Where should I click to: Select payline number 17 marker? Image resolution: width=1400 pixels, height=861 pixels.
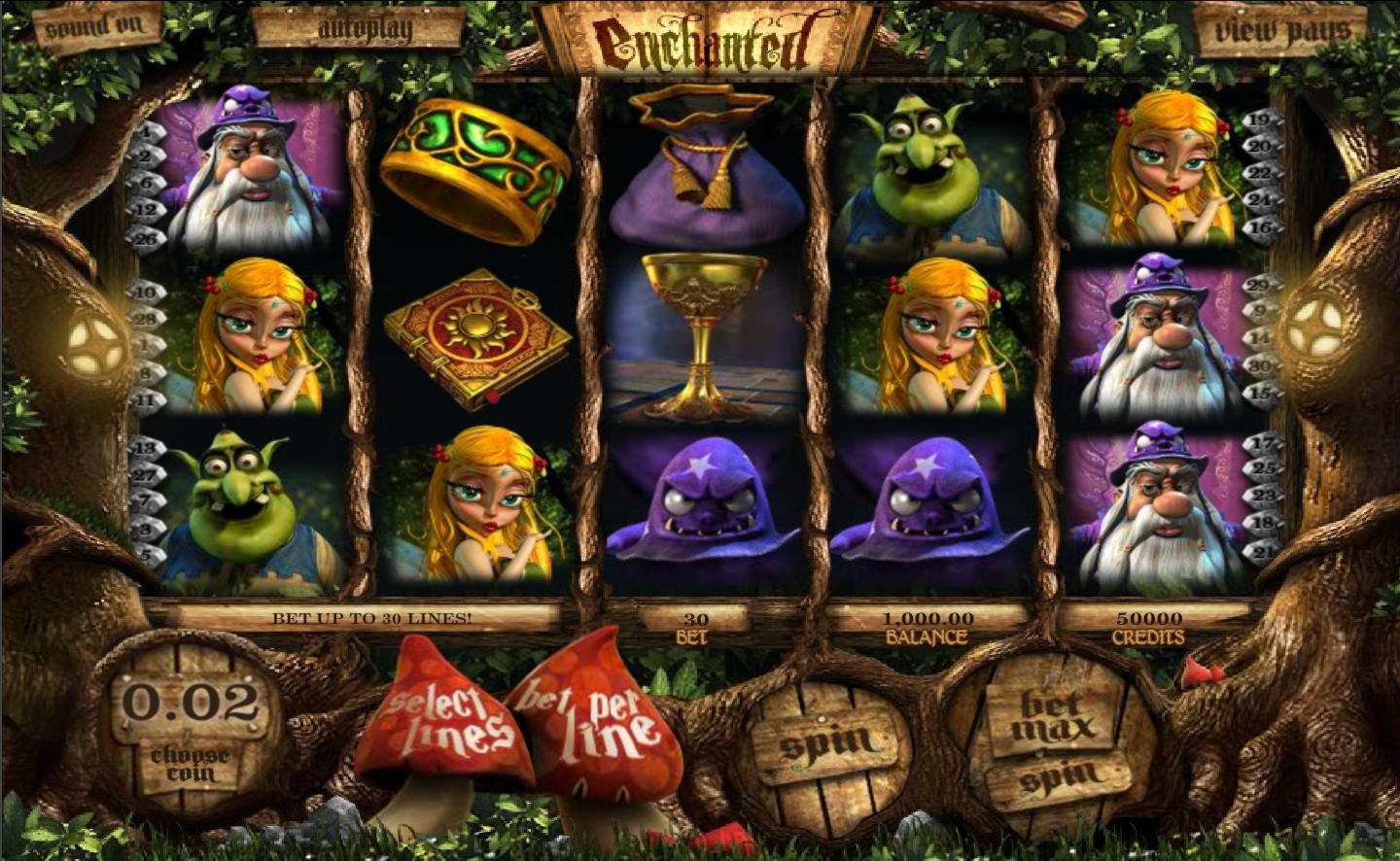(1260, 443)
